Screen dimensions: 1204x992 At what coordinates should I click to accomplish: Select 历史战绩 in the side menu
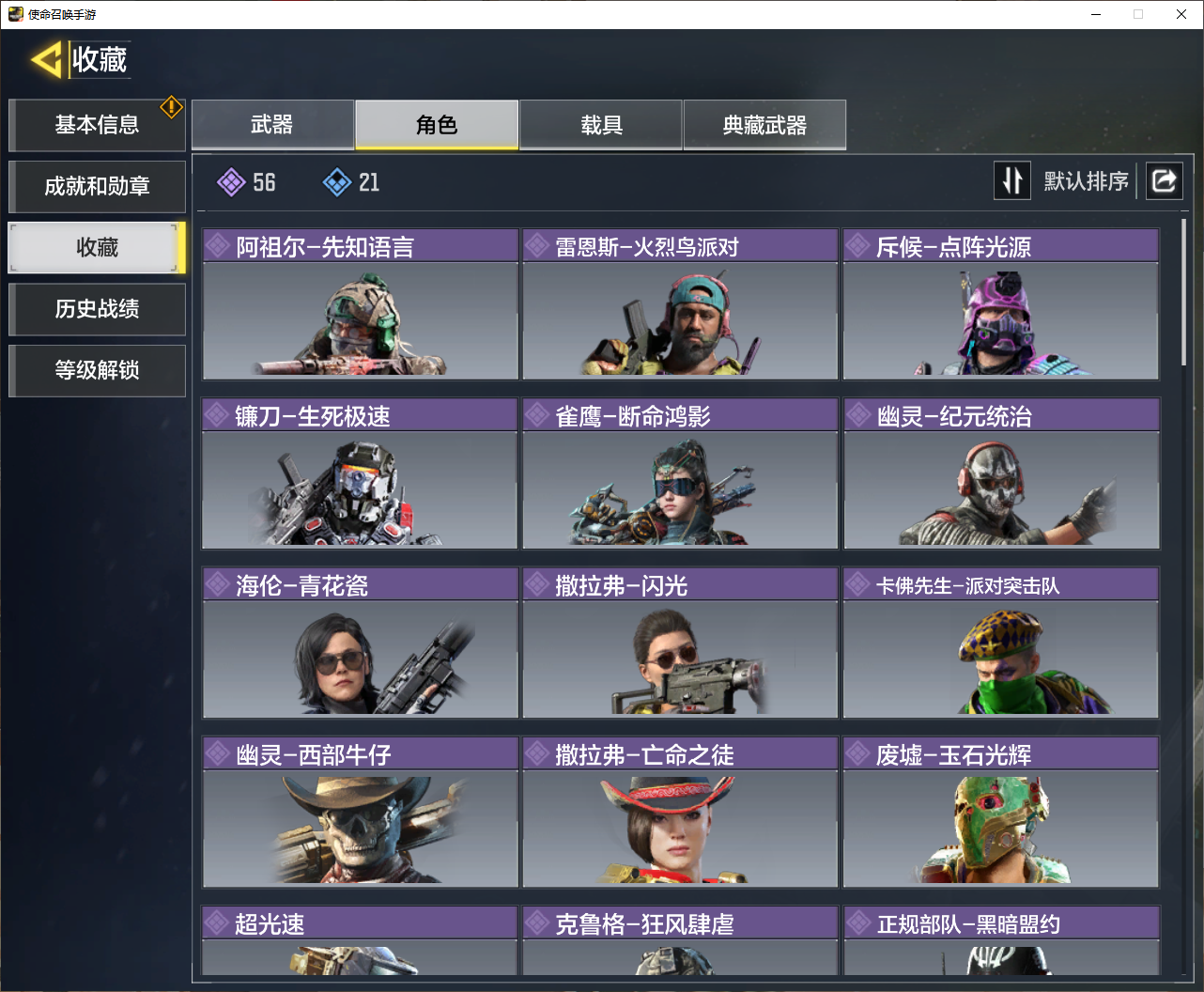(x=97, y=309)
